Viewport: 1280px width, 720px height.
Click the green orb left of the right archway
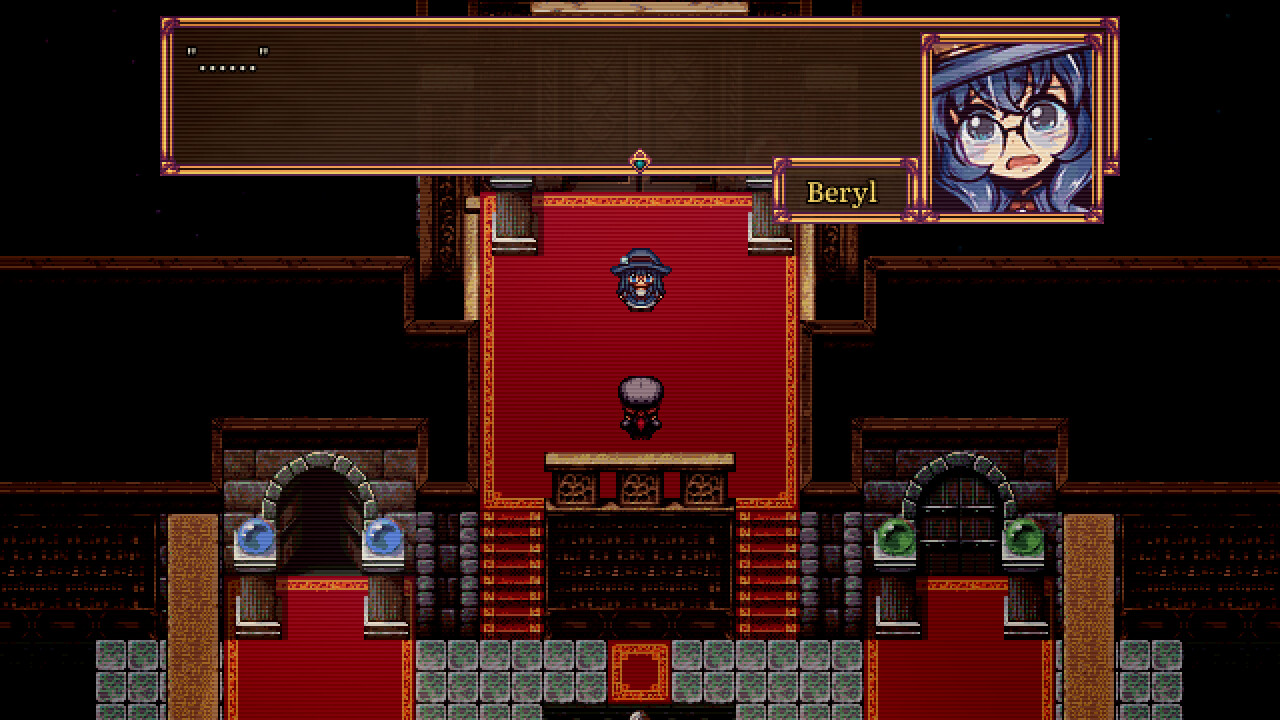[897, 537]
